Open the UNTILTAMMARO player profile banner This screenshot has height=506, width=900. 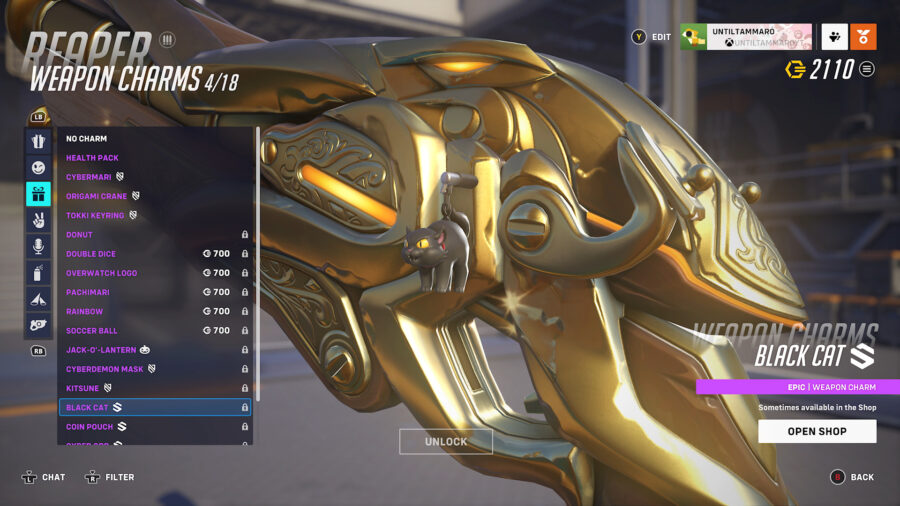point(745,37)
